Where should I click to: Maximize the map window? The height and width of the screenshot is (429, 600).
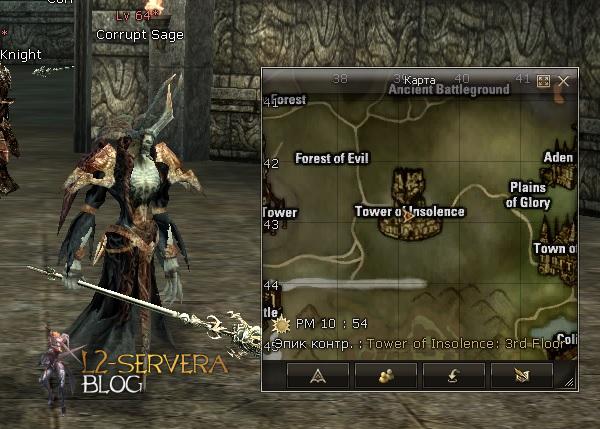tap(544, 81)
